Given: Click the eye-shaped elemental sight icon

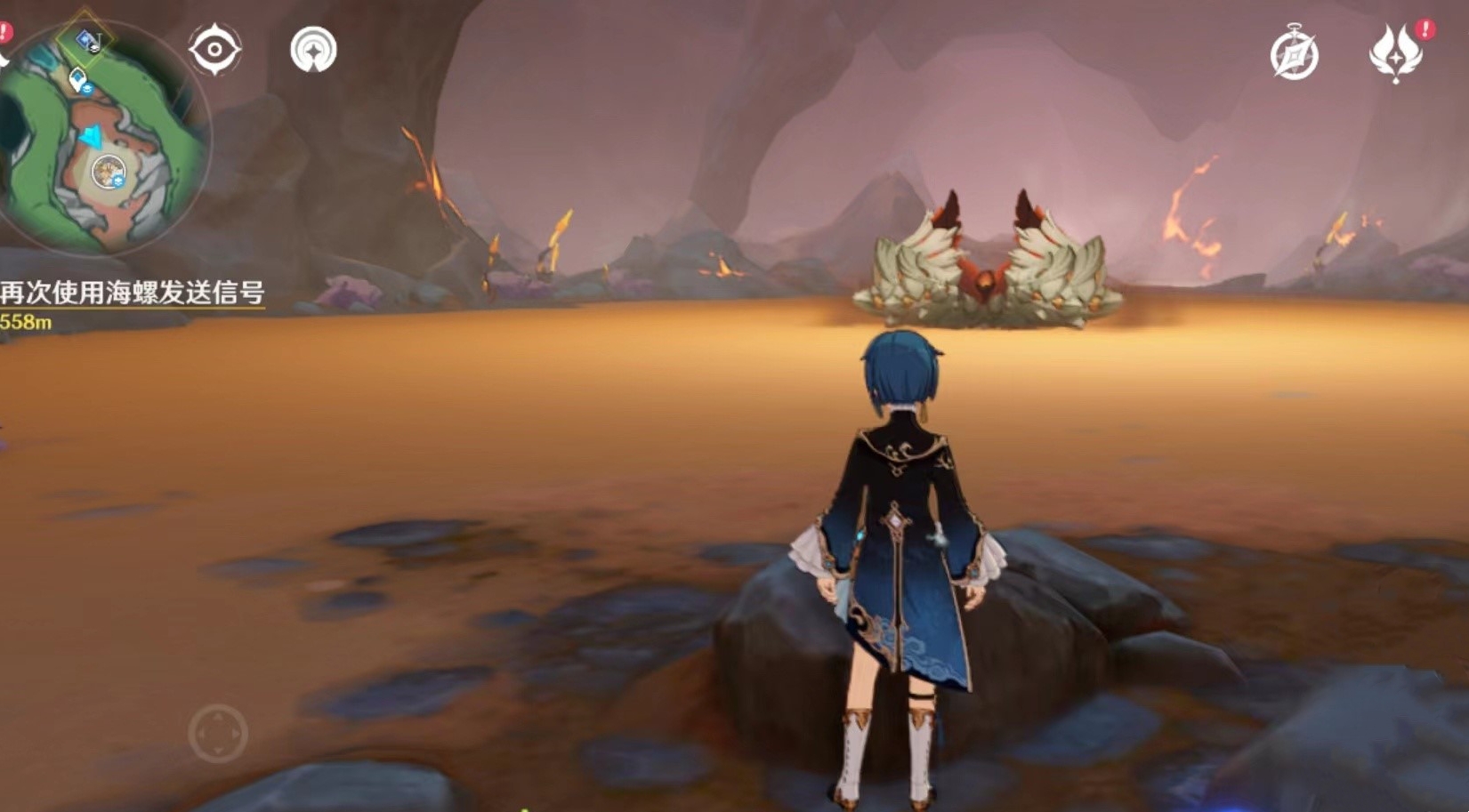Looking at the screenshot, I should (x=214, y=49).
